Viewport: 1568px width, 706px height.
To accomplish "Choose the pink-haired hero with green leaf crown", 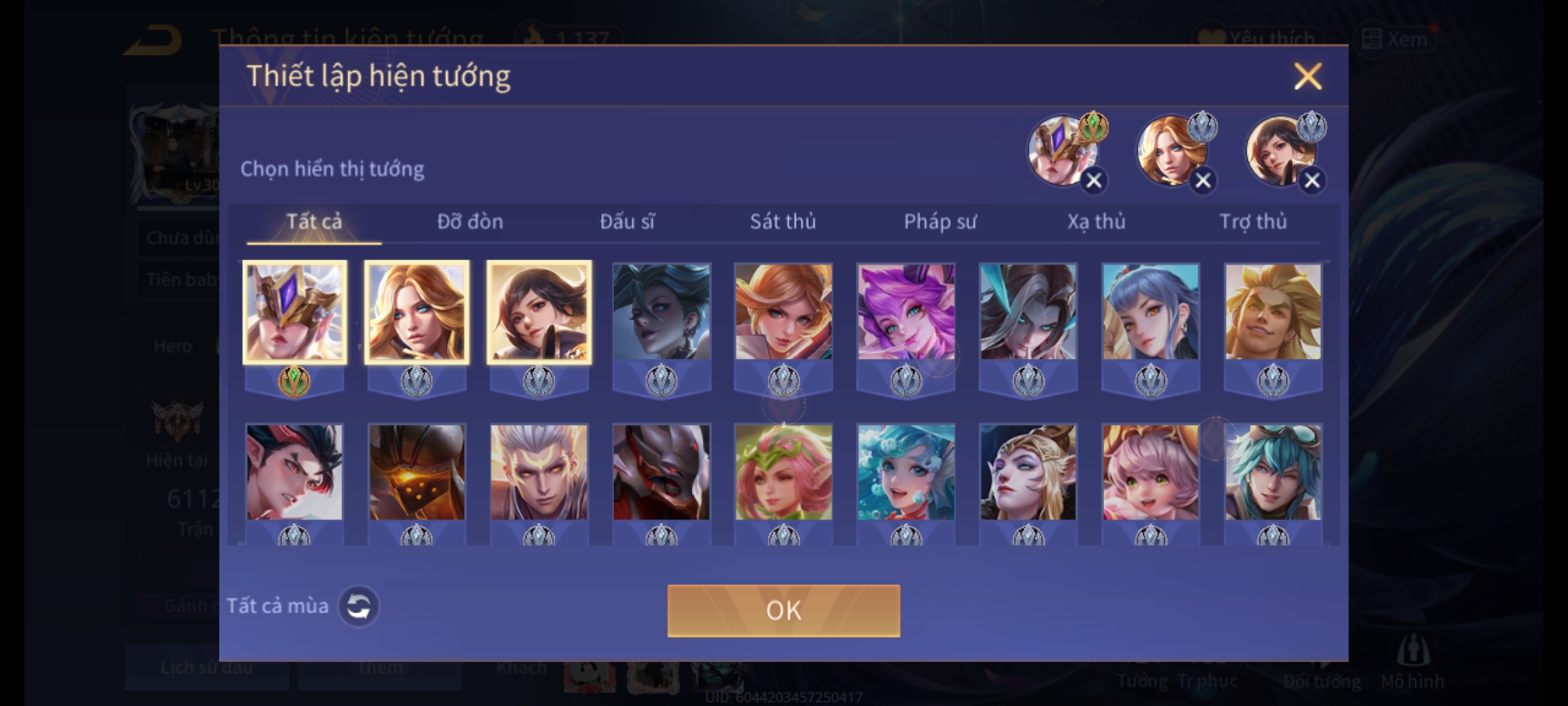I will click(783, 472).
